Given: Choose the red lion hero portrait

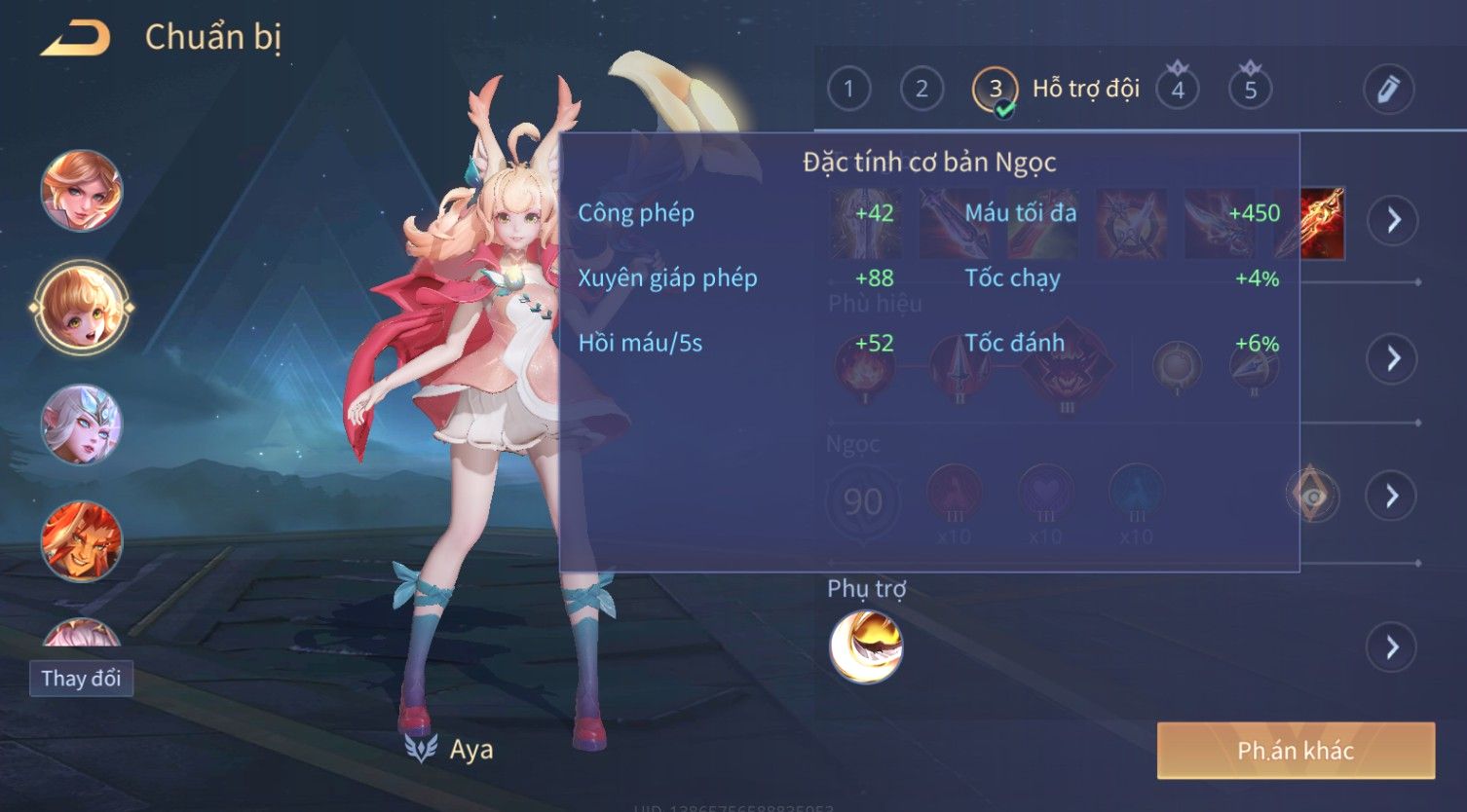Looking at the screenshot, I should click(82, 540).
